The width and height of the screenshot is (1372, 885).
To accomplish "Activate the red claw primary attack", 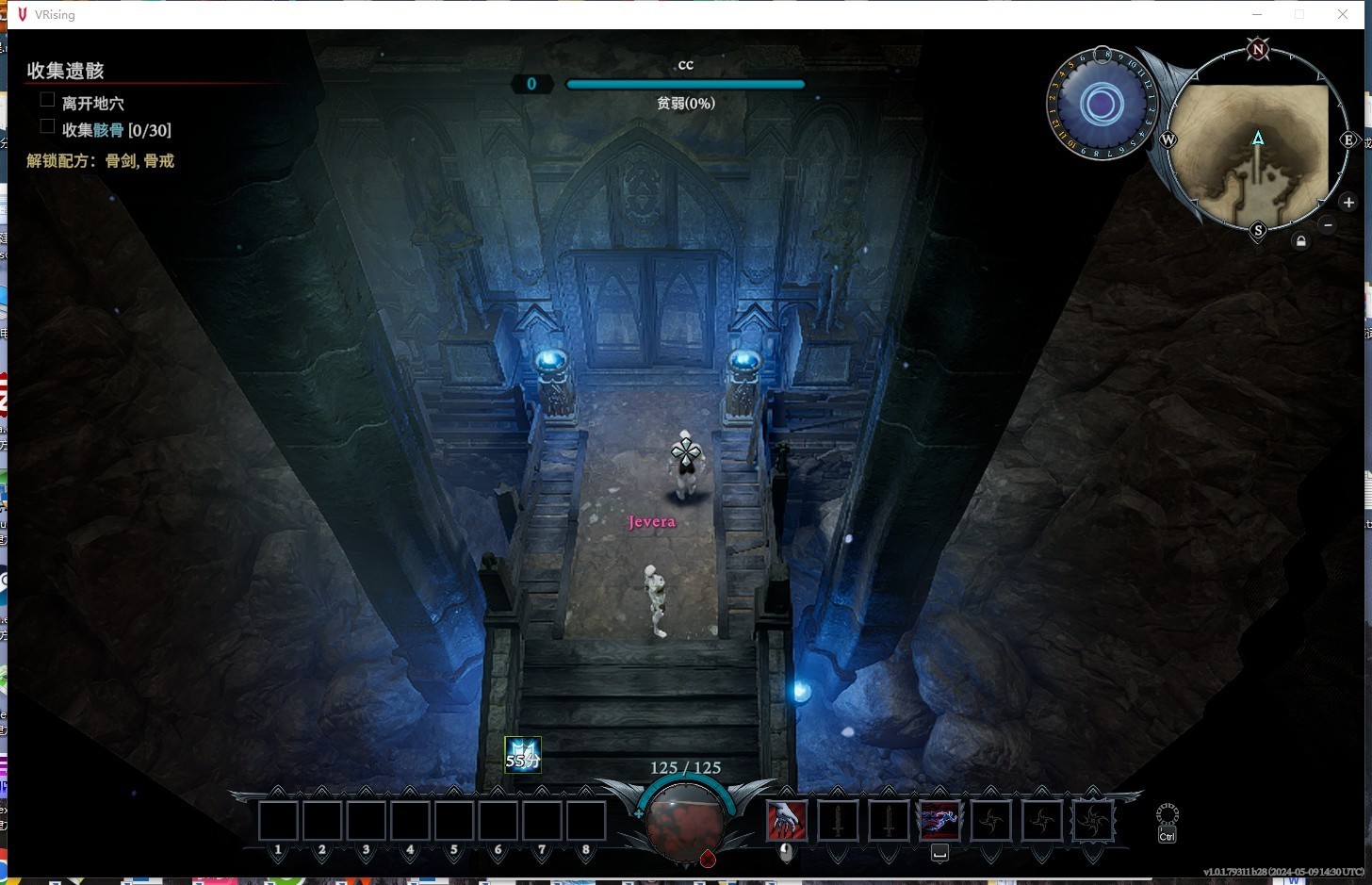I will point(786,821).
